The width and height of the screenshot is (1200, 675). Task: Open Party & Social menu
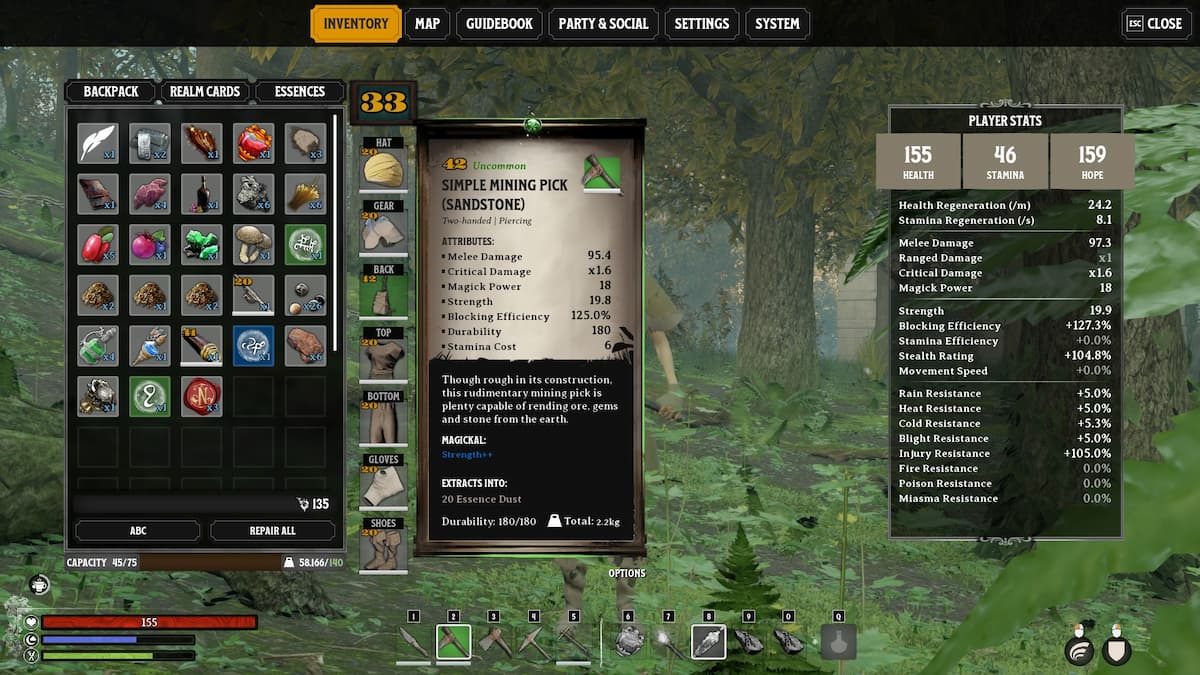click(x=603, y=24)
